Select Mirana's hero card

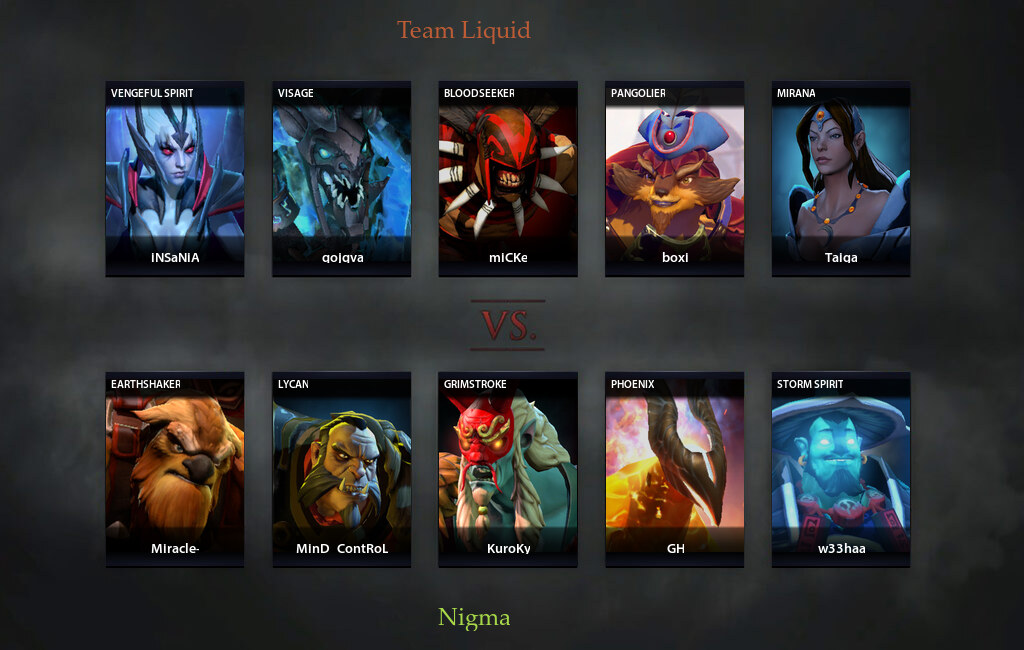coord(841,178)
